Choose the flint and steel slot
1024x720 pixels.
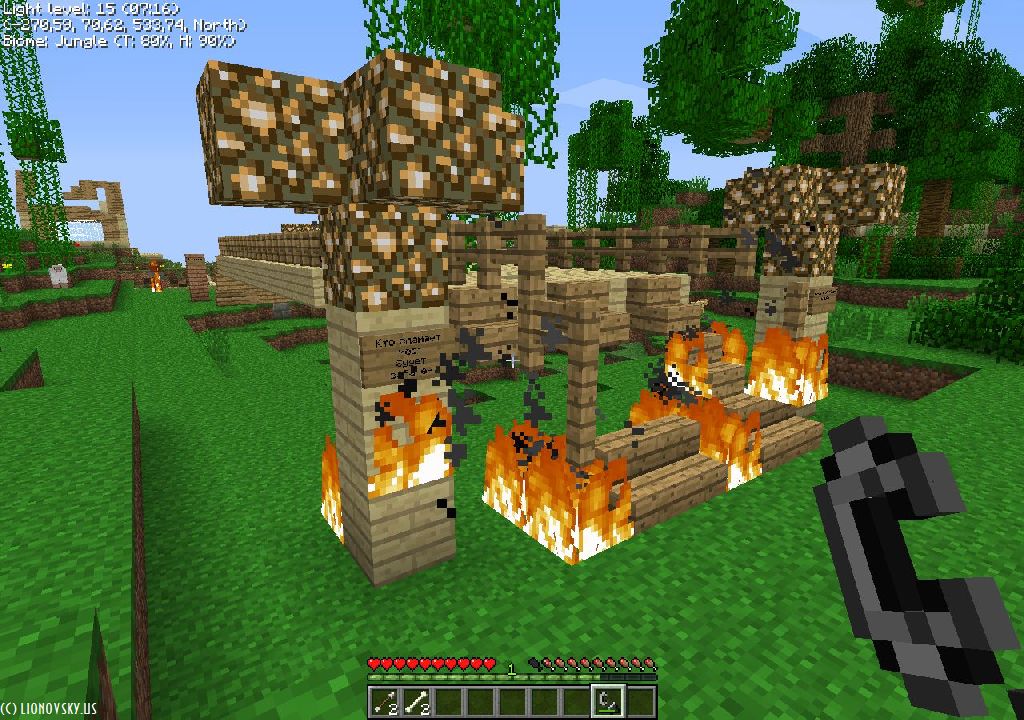pyautogui.click(x=608, y=702)
